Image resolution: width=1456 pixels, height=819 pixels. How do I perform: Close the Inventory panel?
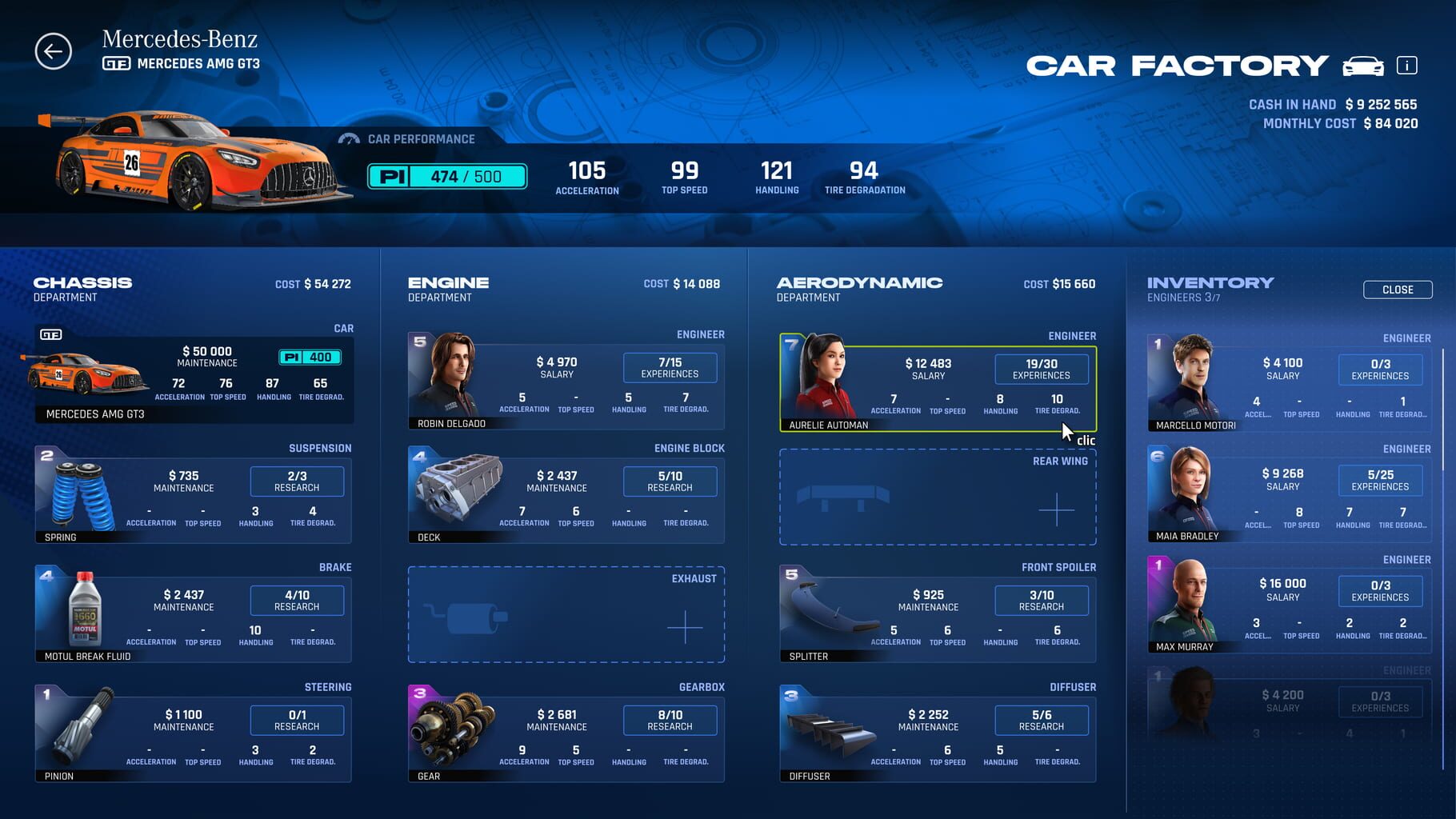coord(1397,290)
